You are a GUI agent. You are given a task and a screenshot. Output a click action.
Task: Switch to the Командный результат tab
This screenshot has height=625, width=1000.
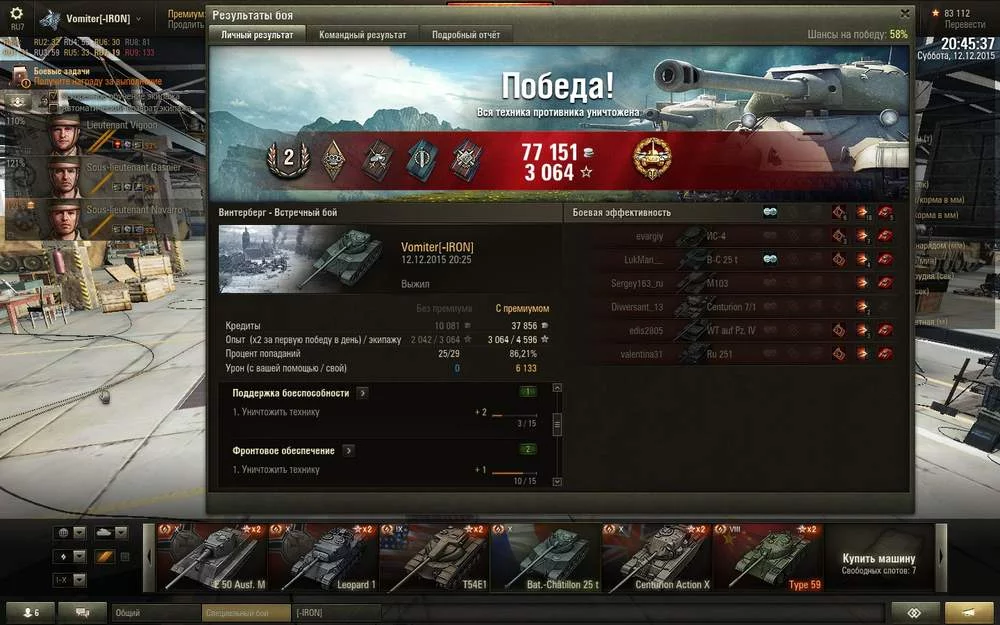[362, 35]
